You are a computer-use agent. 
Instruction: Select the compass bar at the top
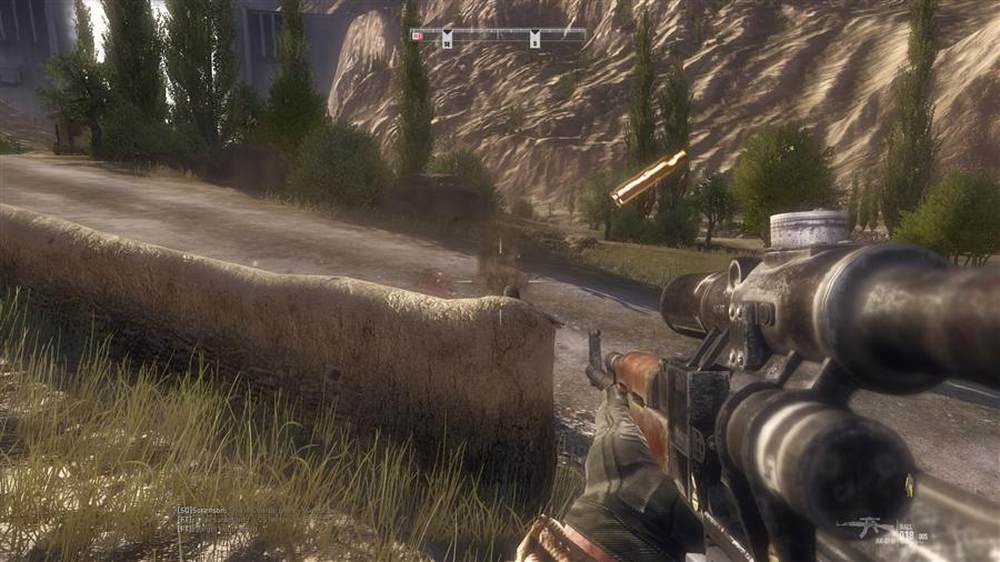[x=500, y=36]
